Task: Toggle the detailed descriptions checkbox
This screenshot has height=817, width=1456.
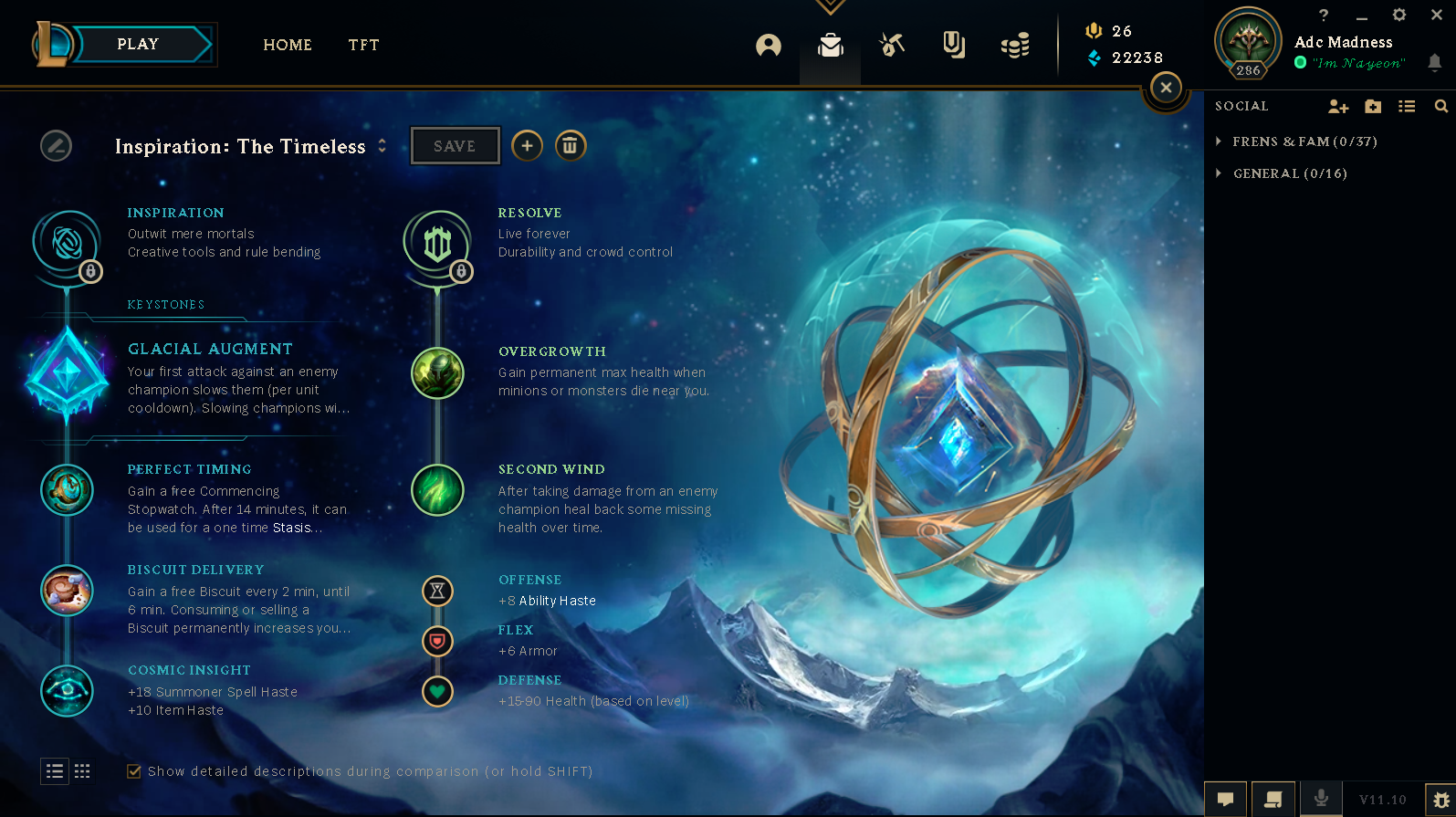Action: click(x=134, y=771)
